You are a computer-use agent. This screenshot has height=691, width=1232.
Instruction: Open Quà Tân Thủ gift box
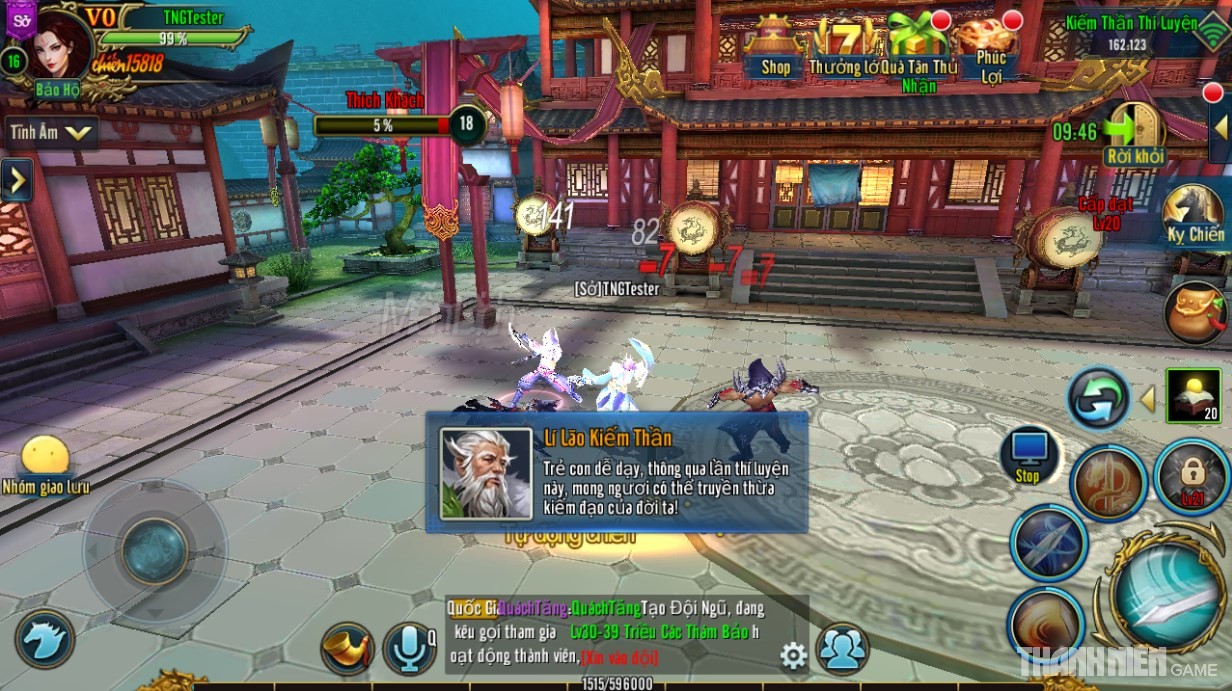(917, 47)
